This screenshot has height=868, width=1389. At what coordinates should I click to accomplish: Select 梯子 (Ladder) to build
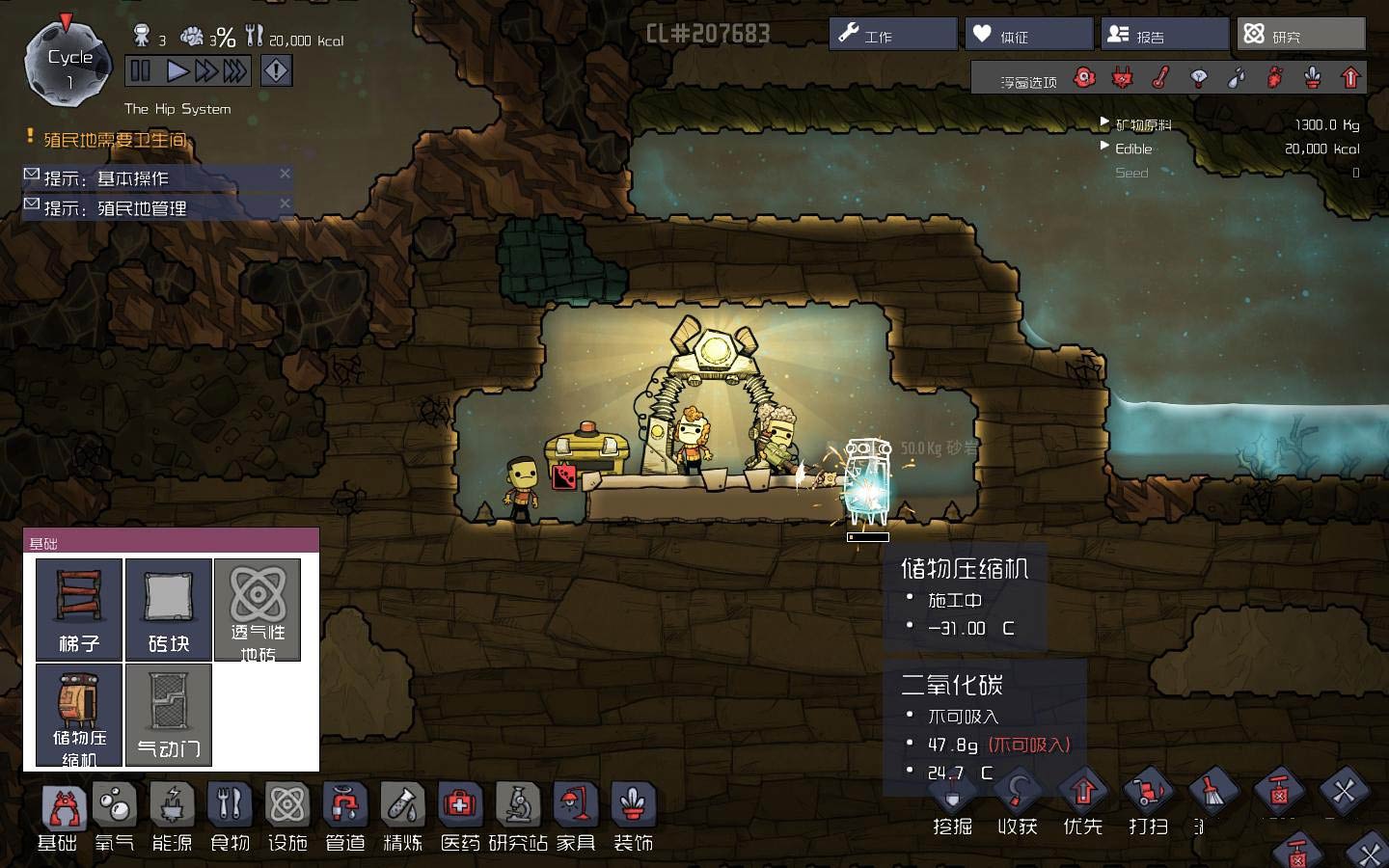[x=79, y=609]
